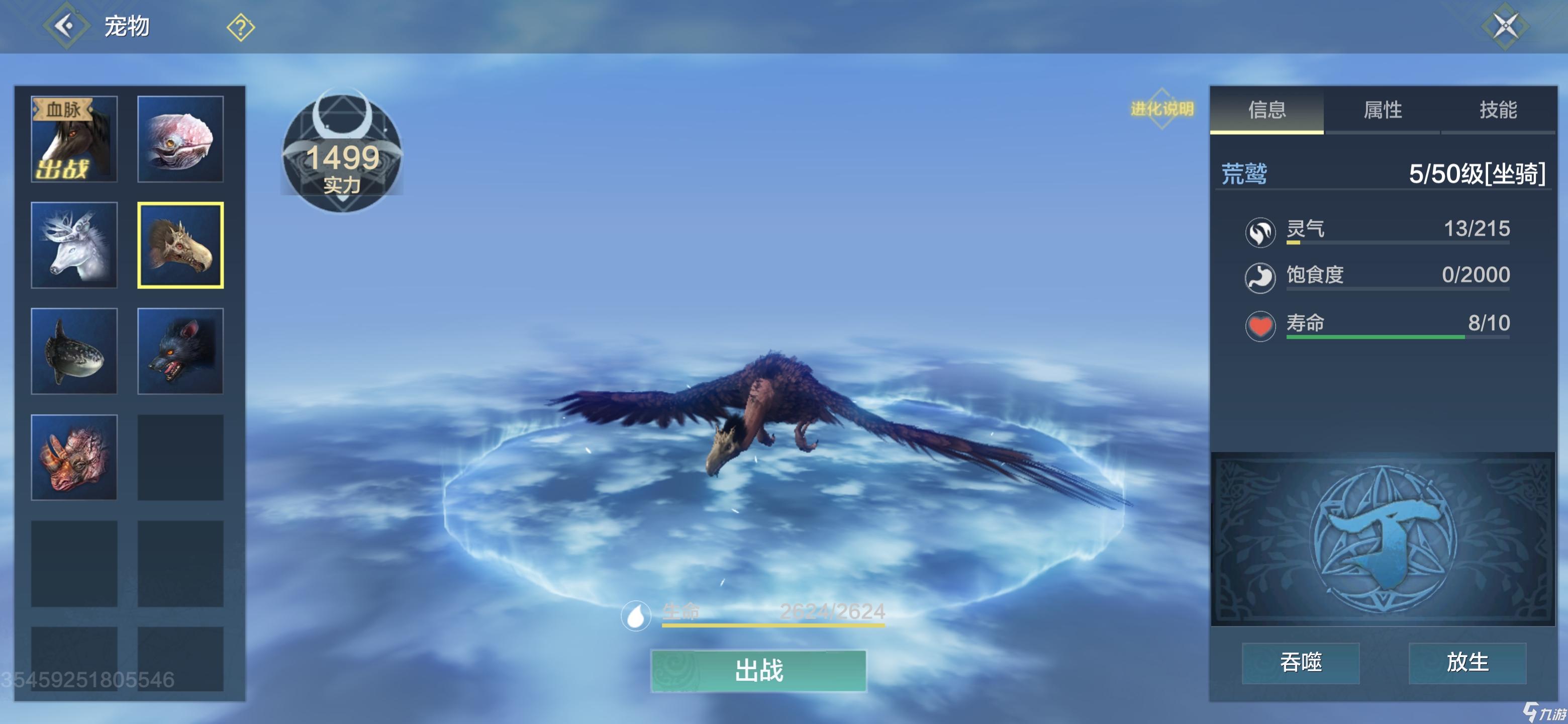Image resolution: width=1568 pixels, height=724 pixels.
Task: Open the blue beast emblem panel
Action: [x=1383, y=539]
